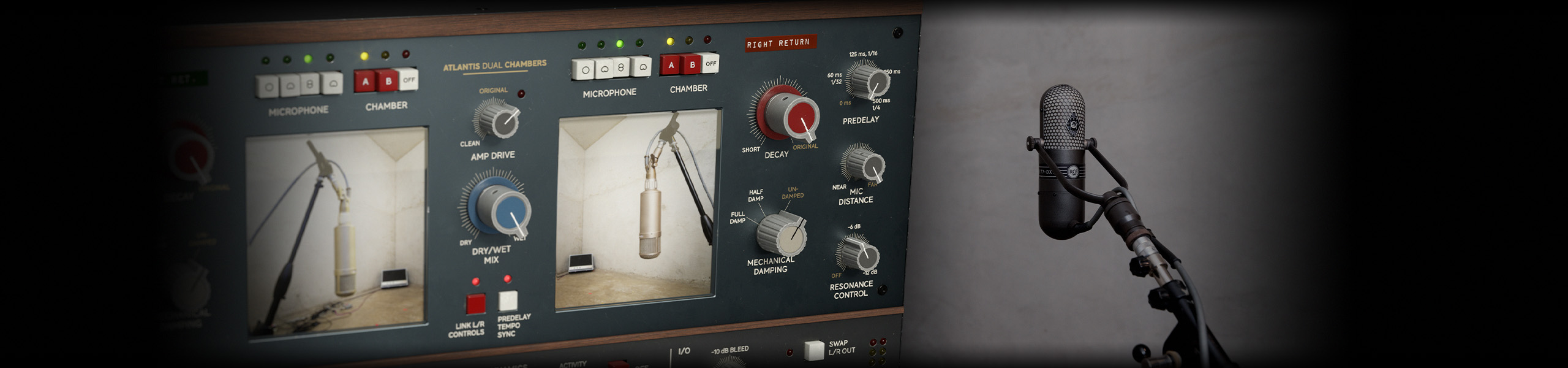1568x368 pixels.
Task: Select chamber B in the Right Return section
Action: (x=693, y=64)
